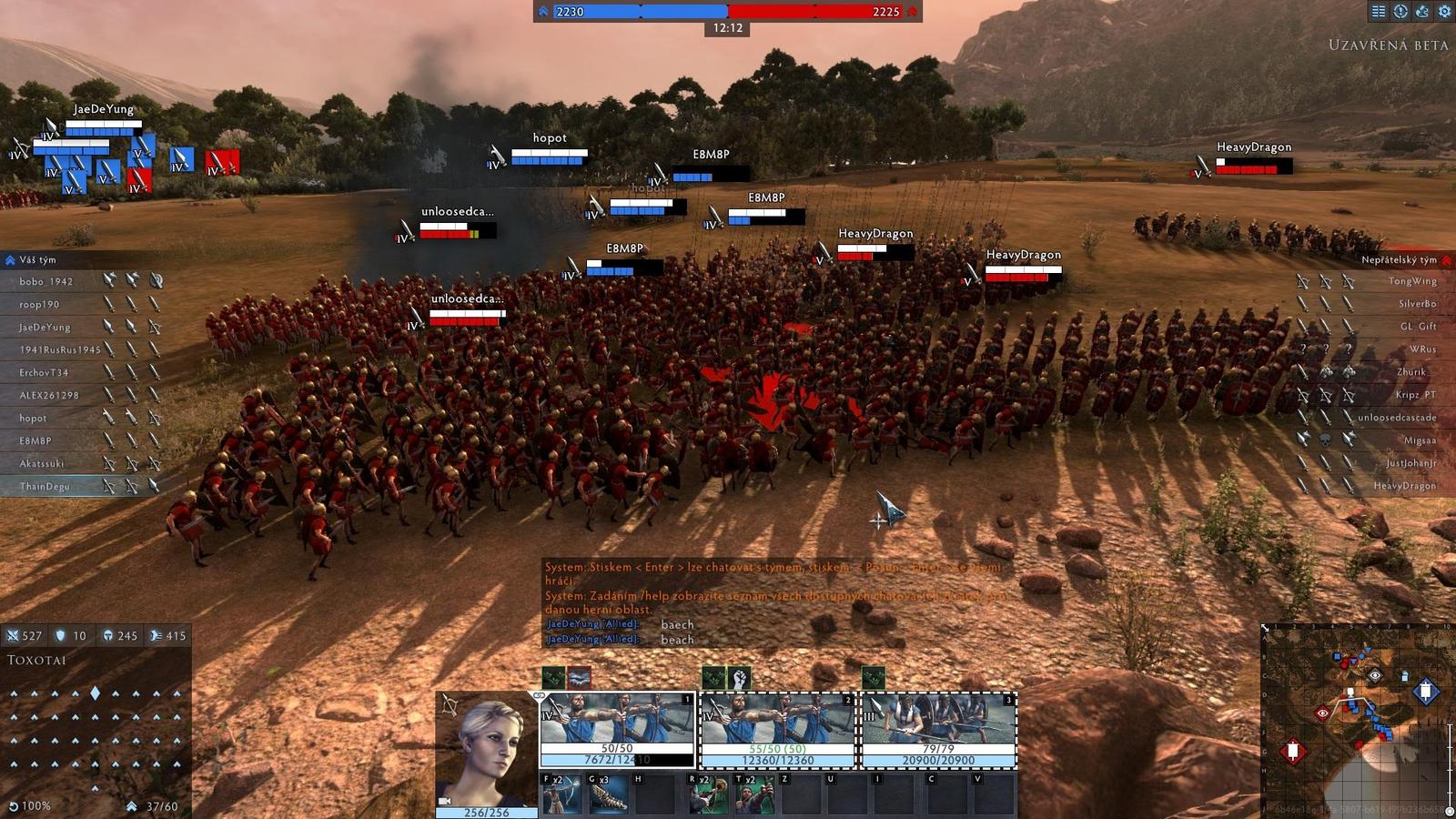The width and height of the screenshot is (1456, 819).
Task: Activate the T x2 archer ability
Action: click(x=753, y=794)
